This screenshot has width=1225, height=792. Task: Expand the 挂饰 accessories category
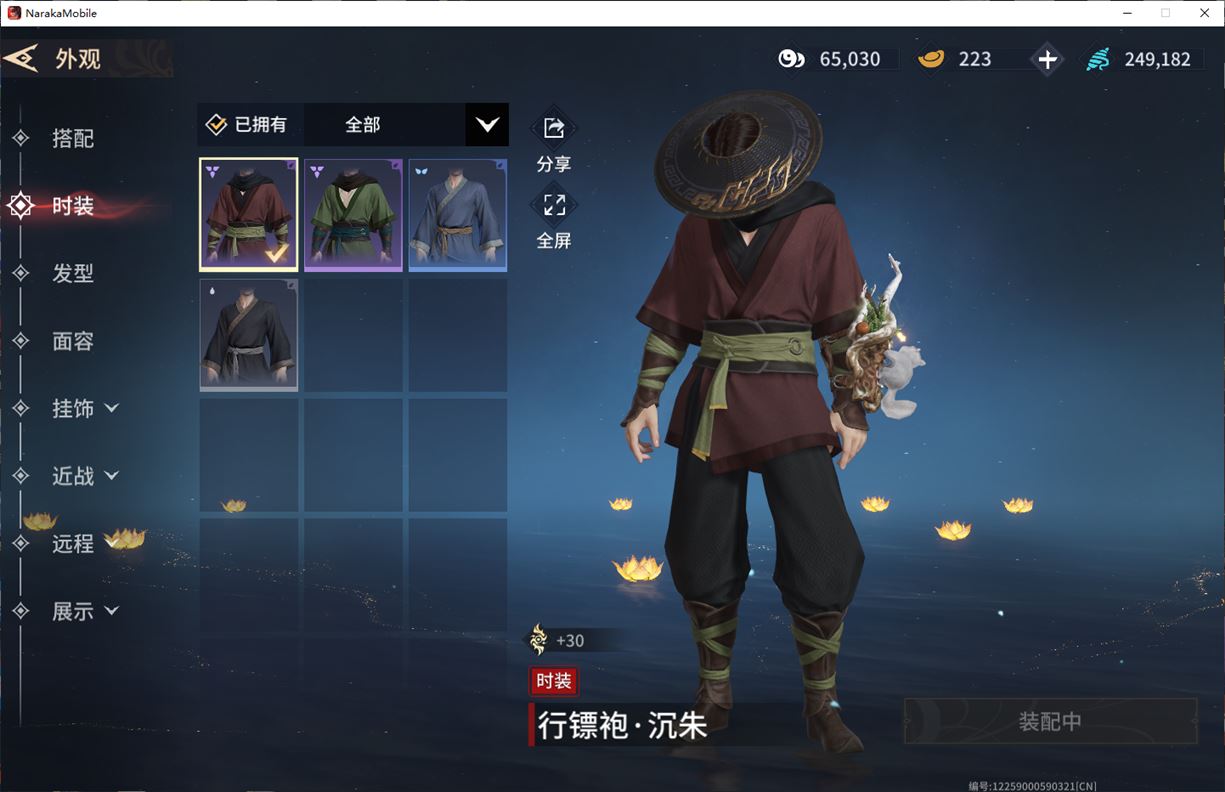click(x=84, y=408)
